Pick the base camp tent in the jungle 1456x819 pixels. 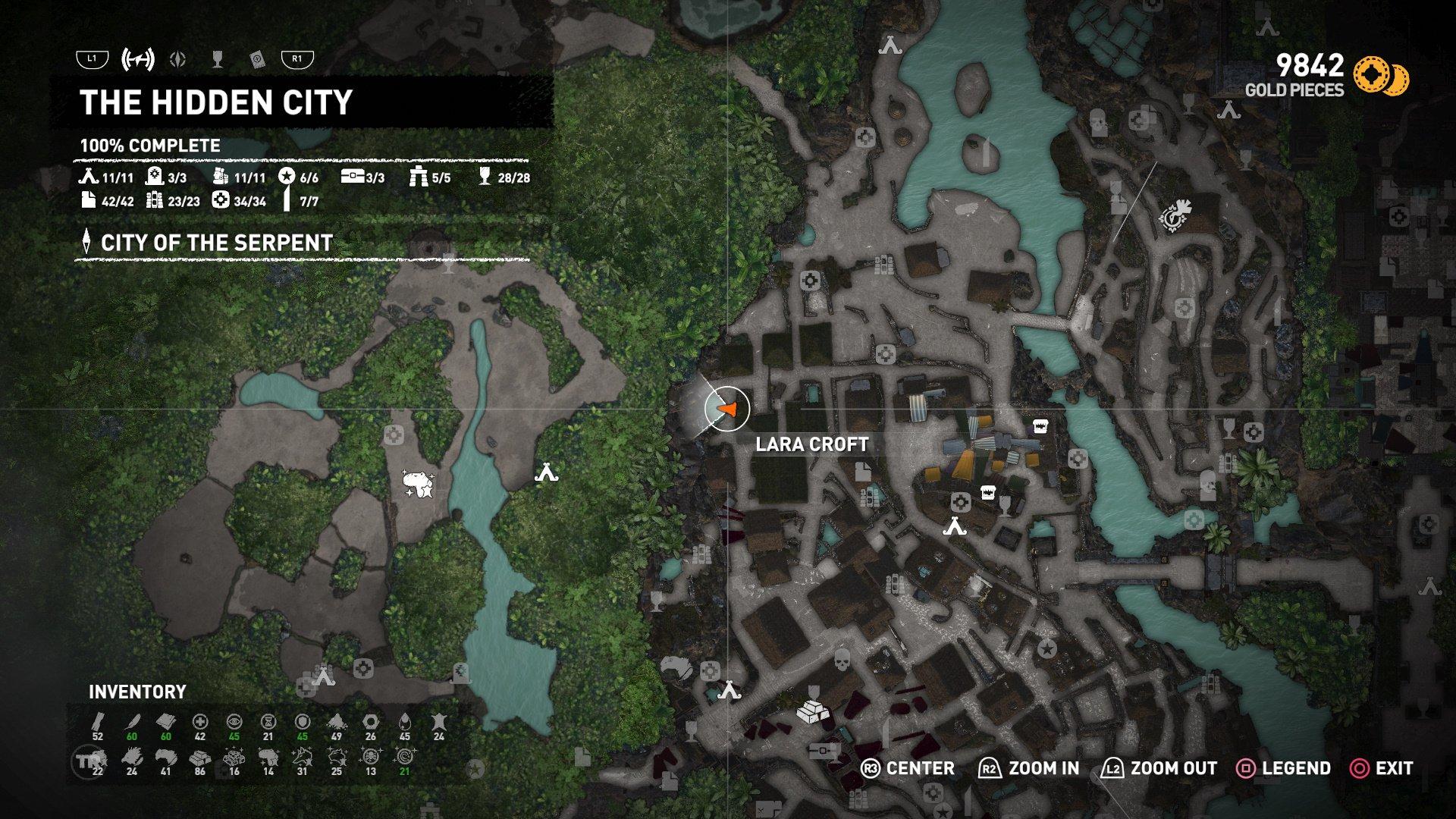[546, 473]
